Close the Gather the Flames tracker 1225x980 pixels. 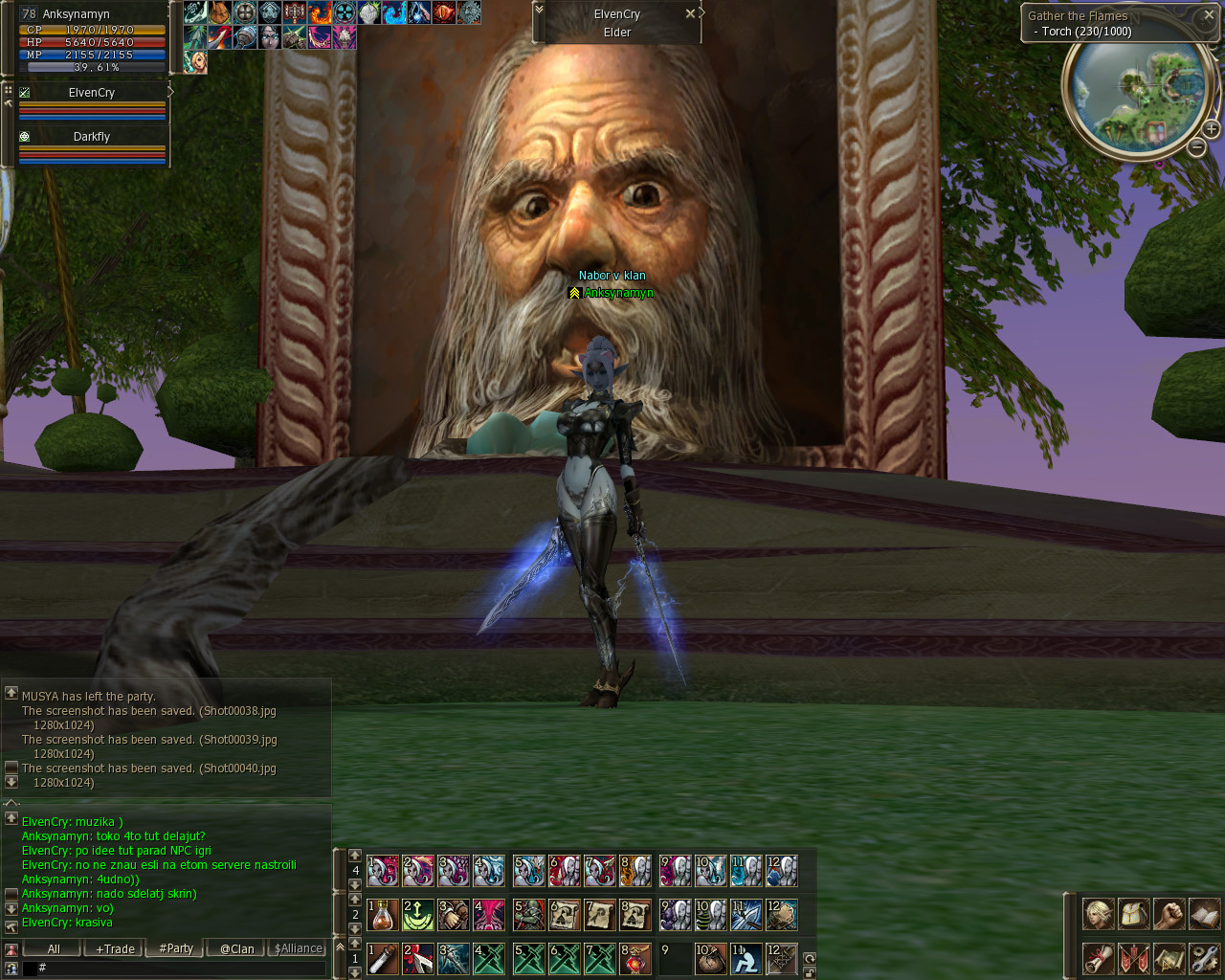click(1209, 15)
